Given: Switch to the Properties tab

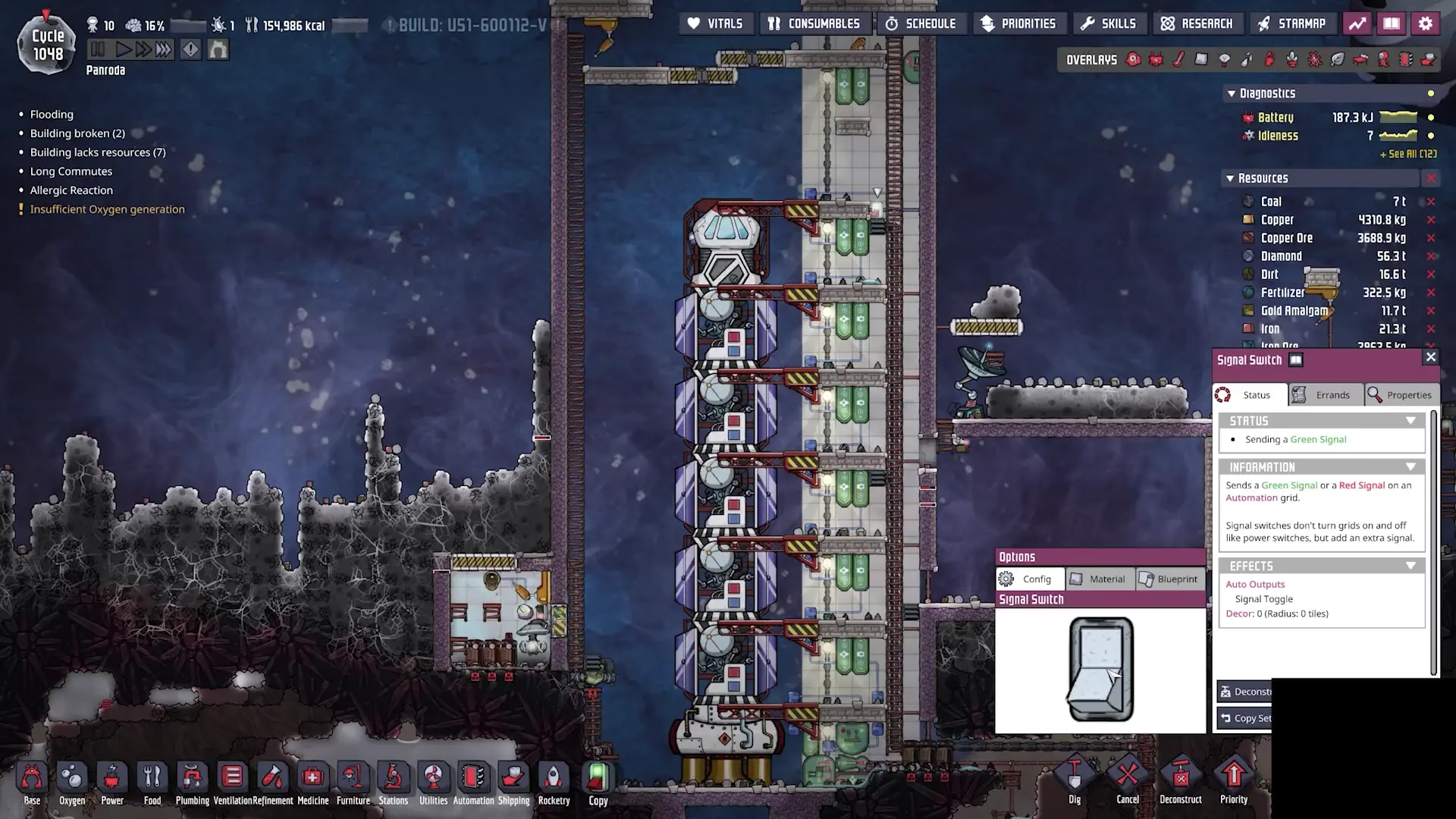Looking at the screenshot, I should coord(1401,394).
